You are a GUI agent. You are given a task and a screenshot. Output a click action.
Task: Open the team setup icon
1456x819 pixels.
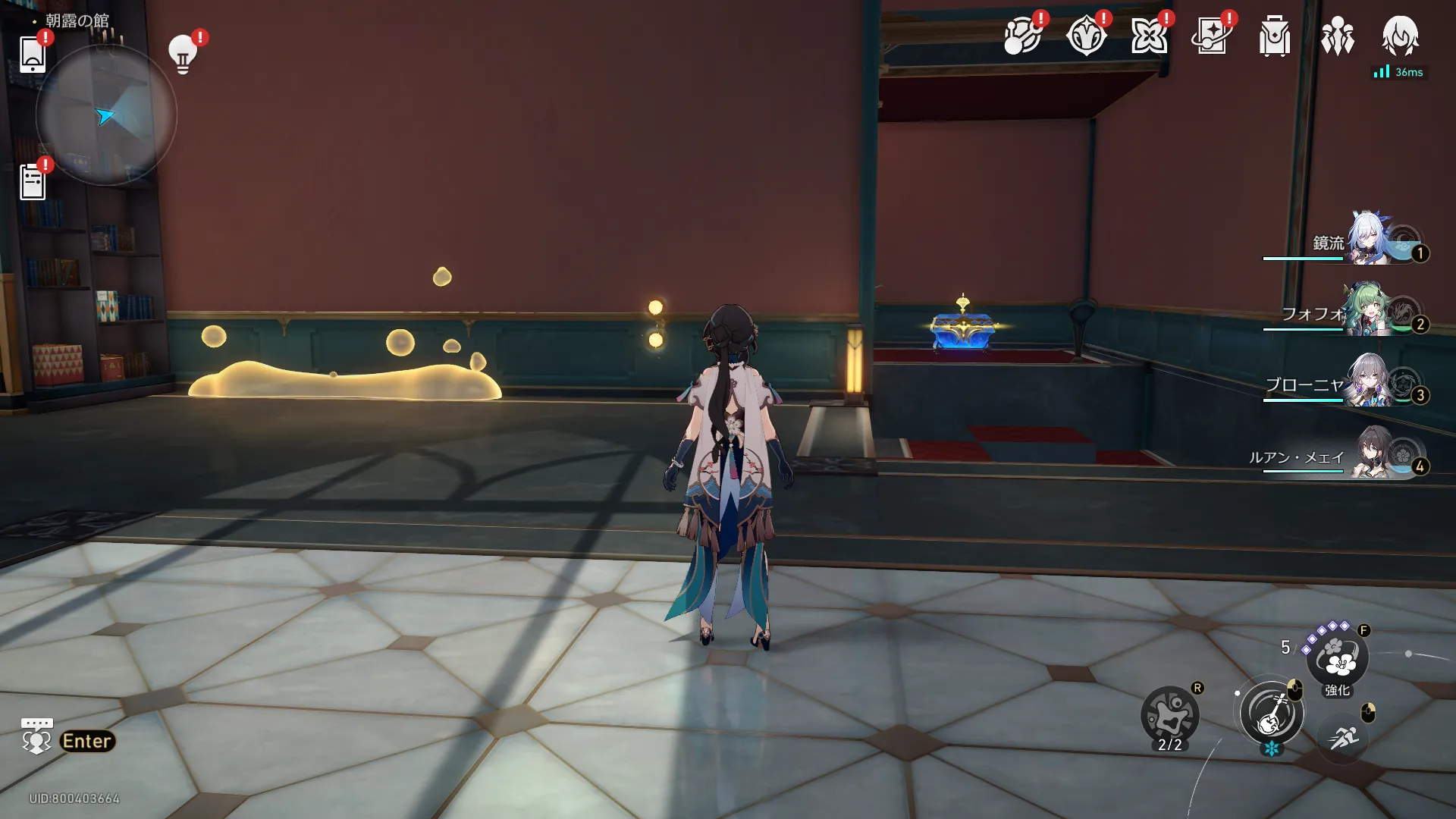(1337, 36)
